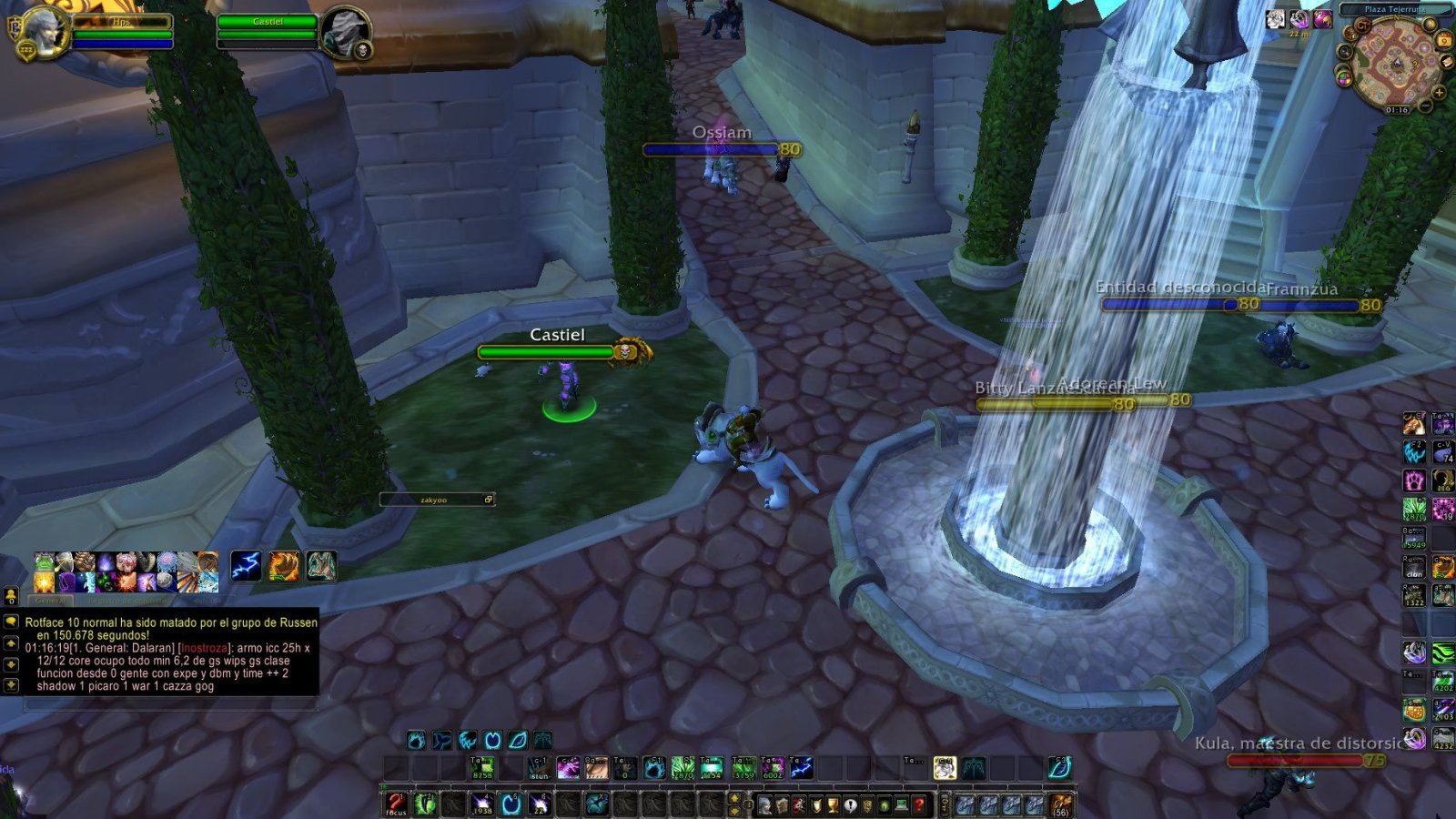The width and height of the screenshot is (1456, 819).
Task: Expand the action bar page up arrow
Action: [x=735, y=797]
